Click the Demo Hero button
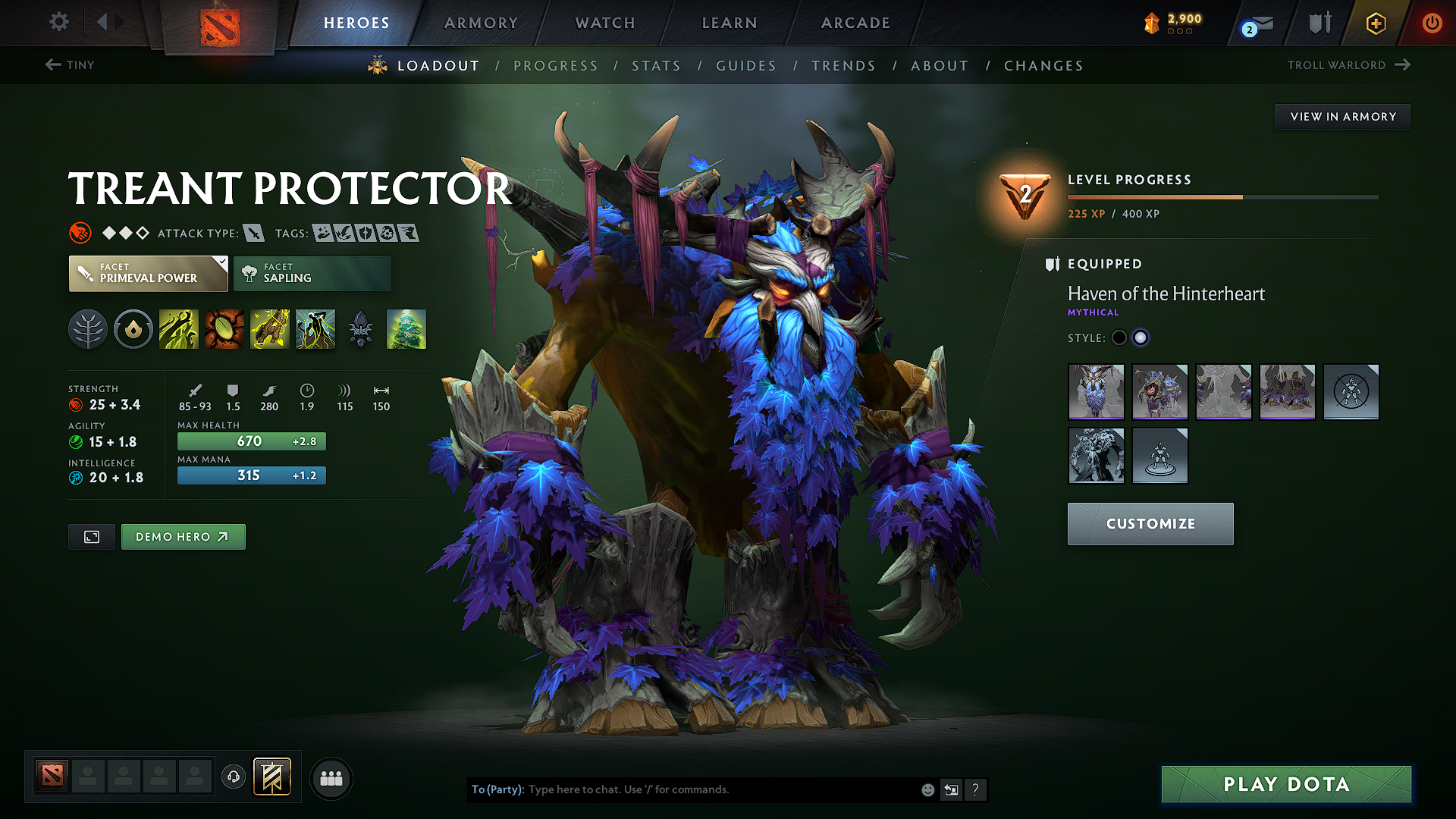The height and width of the screenshot is (819, 1456). (183, 536)
